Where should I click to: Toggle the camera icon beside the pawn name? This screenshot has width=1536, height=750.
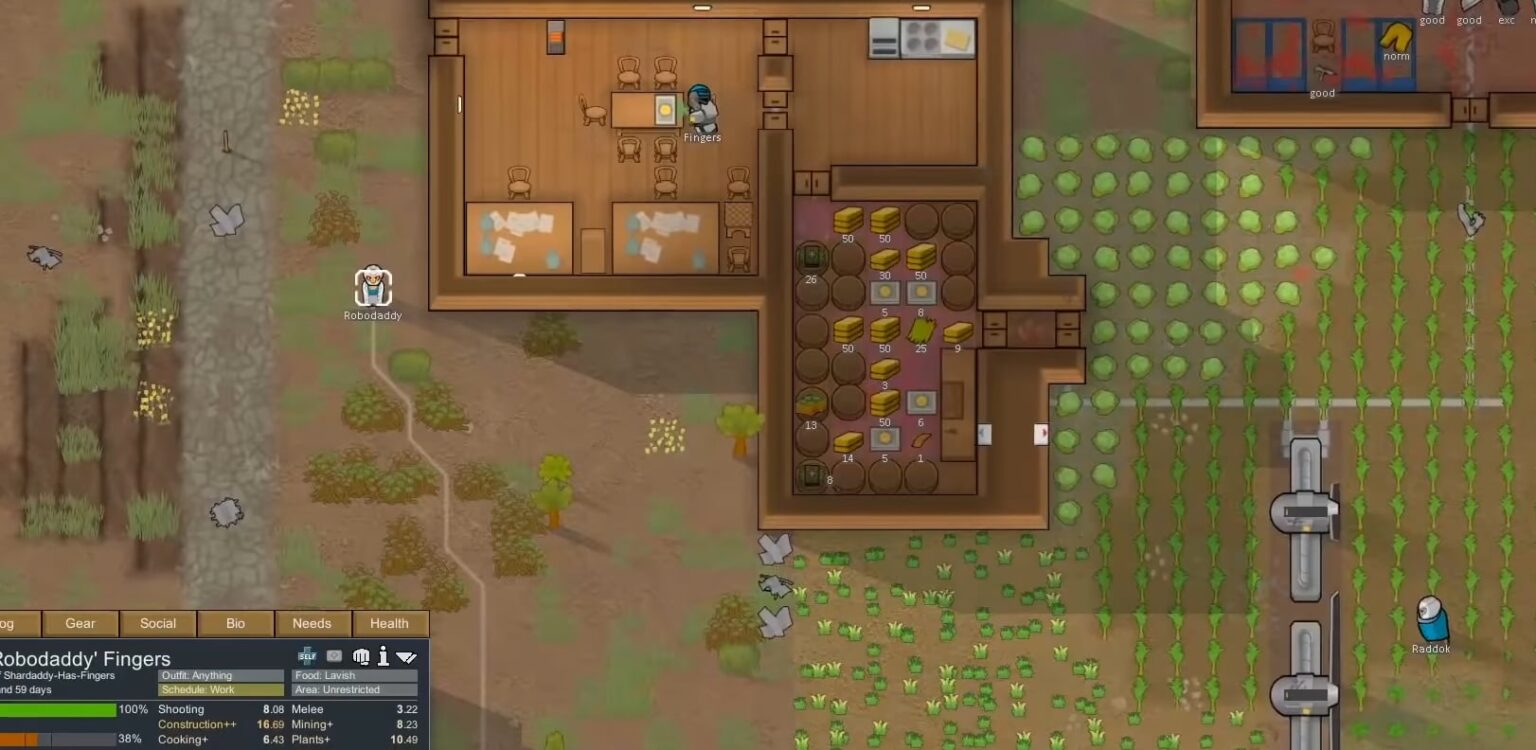tap(334, 656)
